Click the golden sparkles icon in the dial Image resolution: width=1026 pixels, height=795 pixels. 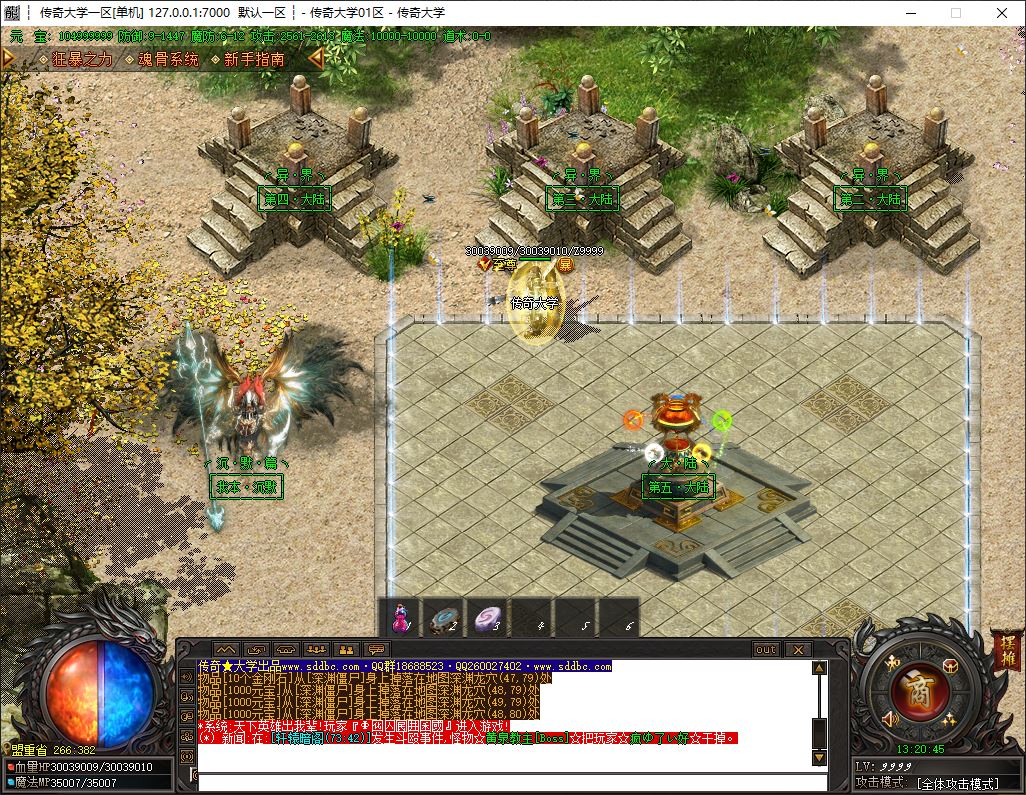coord(948,718)
